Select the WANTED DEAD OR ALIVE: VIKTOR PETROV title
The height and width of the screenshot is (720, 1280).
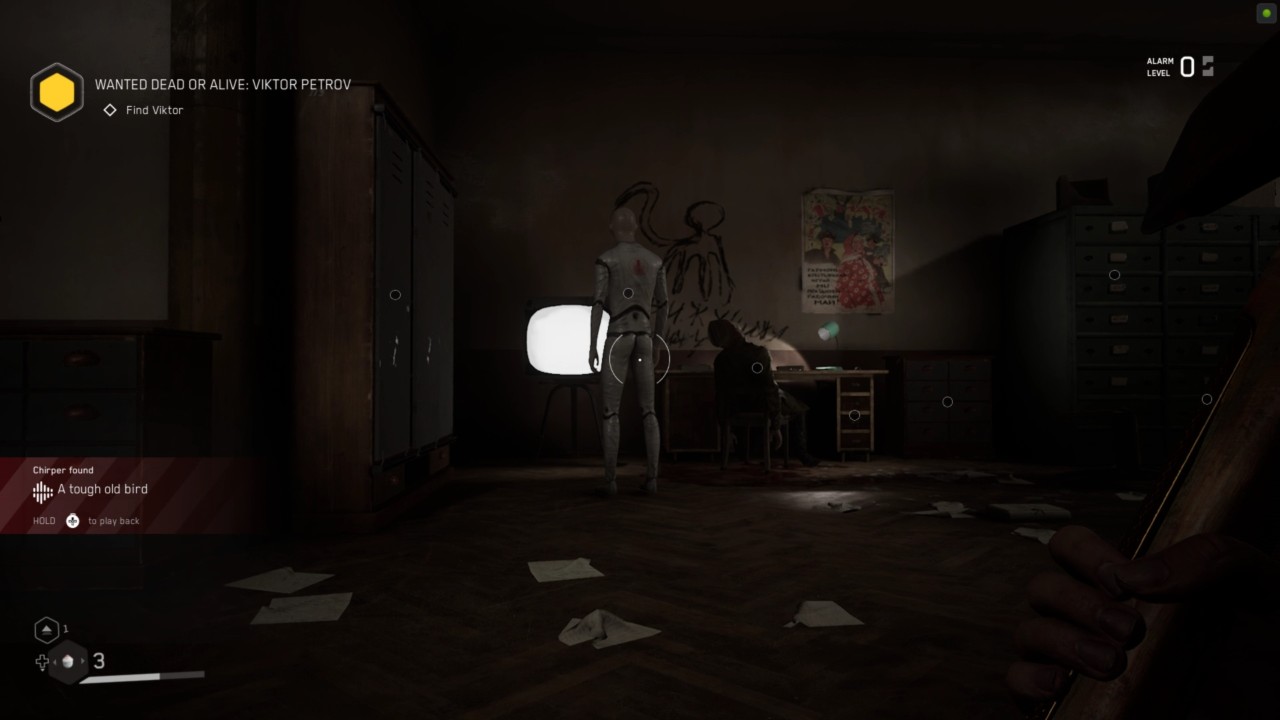[221, 84]
